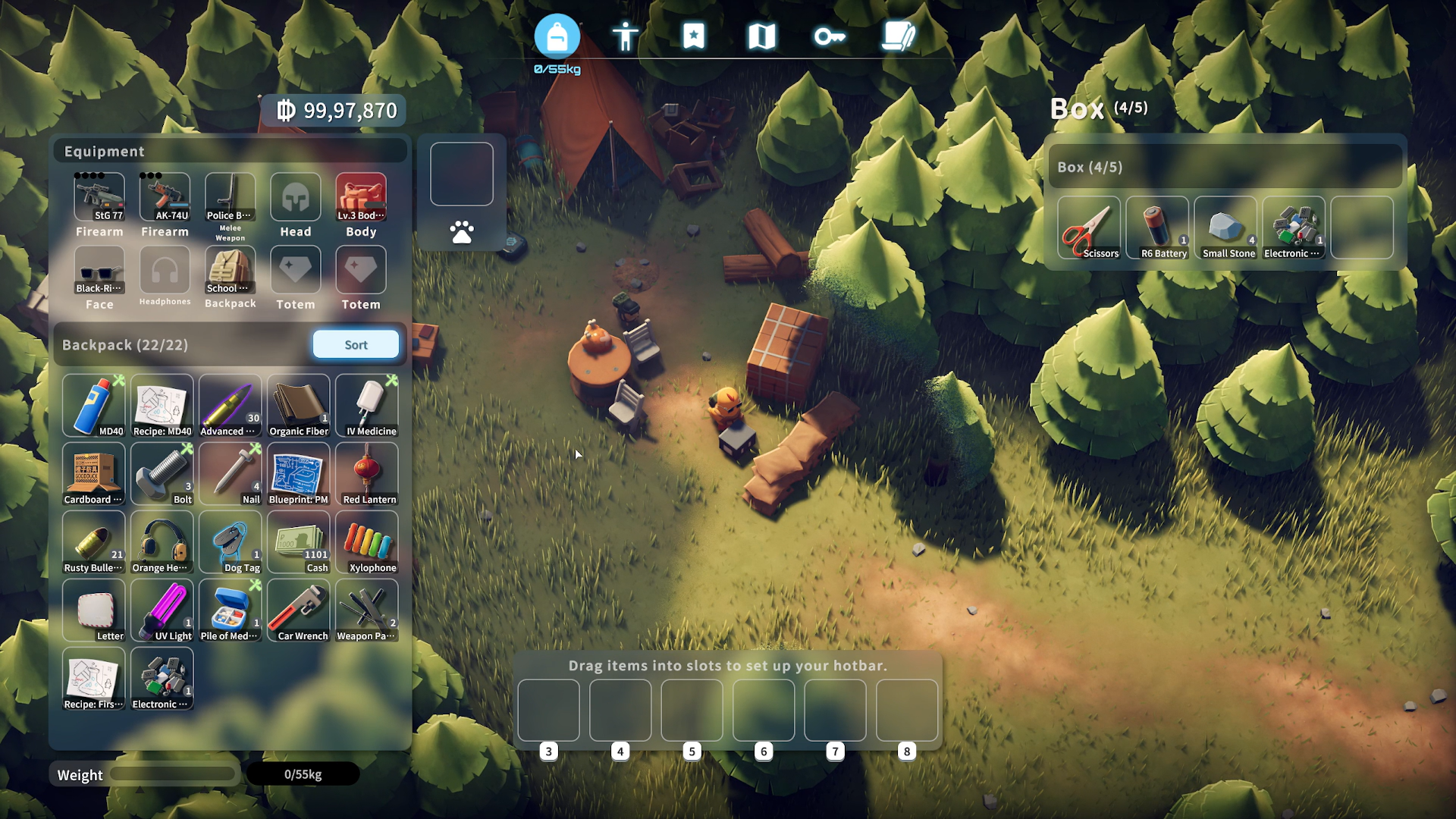Open the map tab
The image size is (1456, 819).
[x=761, y=36]
